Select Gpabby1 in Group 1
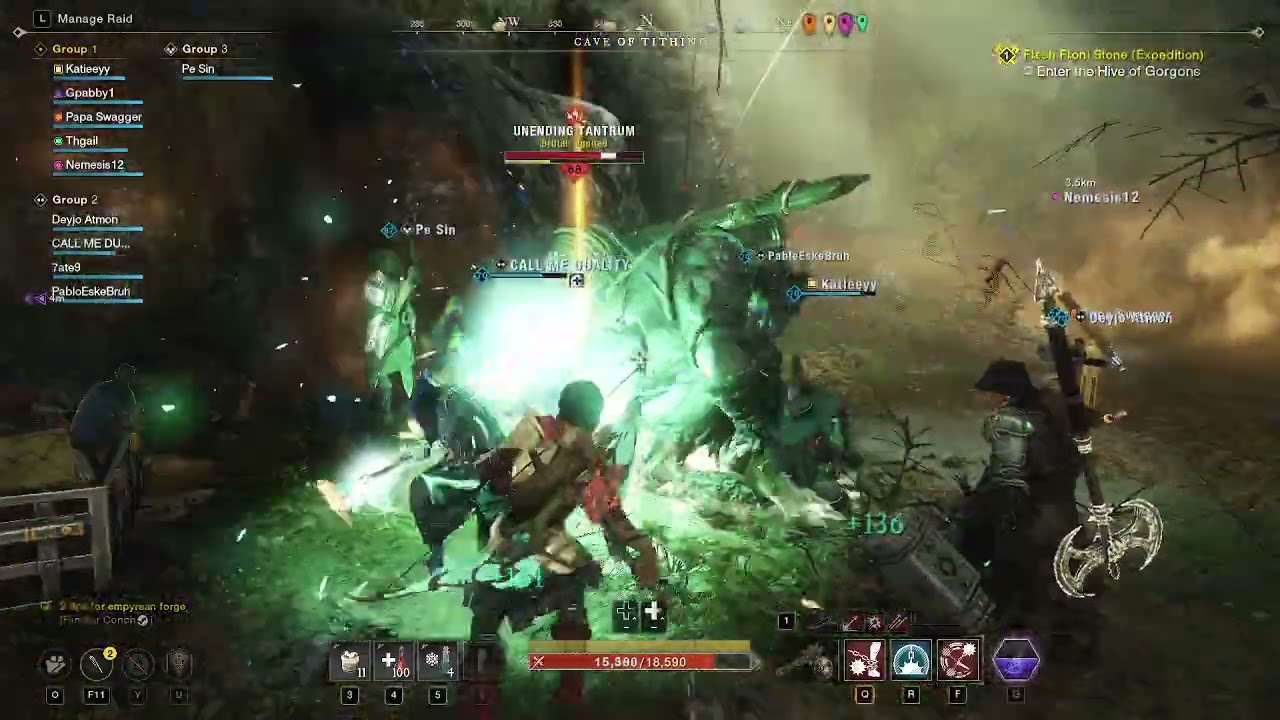The width and height of the screenshot is (1280, 720). pyautogui.click(x=90, y=93)
